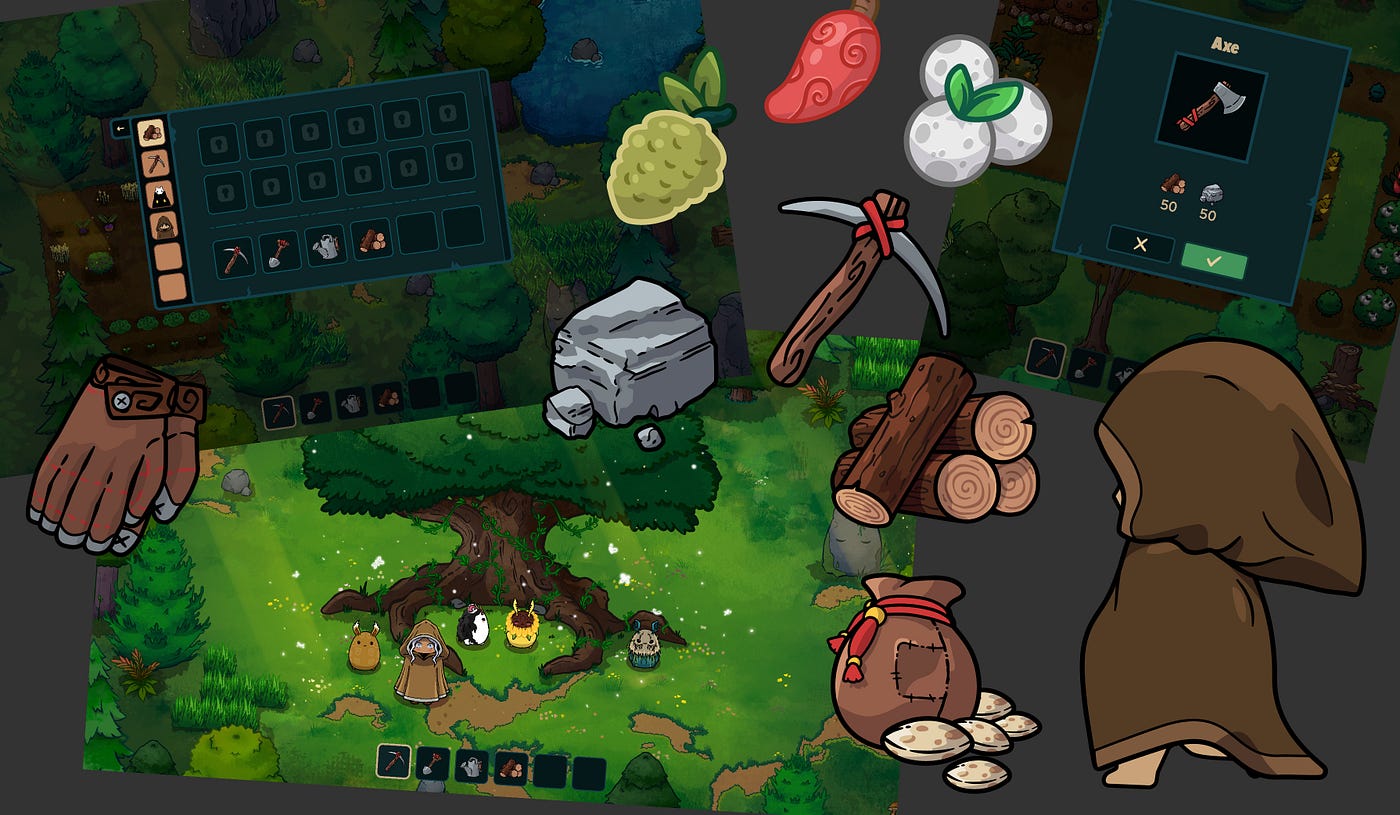Switch to the wood logs inventory tab
The image size is (1400, 815).
coord(151,132)
